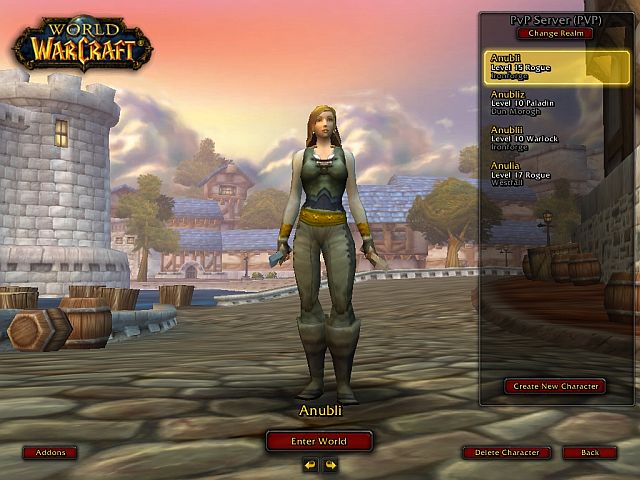
Task: Enter the world with Anubli
Action: tap(319, 441)
